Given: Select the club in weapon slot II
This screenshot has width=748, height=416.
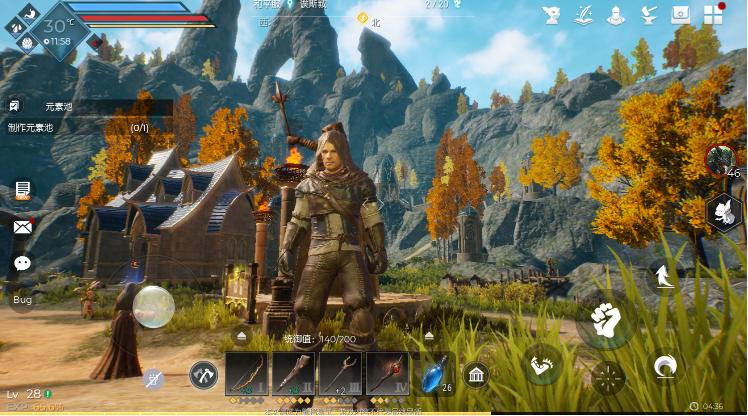Looking at the screenshot, I should tap(293, 374).
